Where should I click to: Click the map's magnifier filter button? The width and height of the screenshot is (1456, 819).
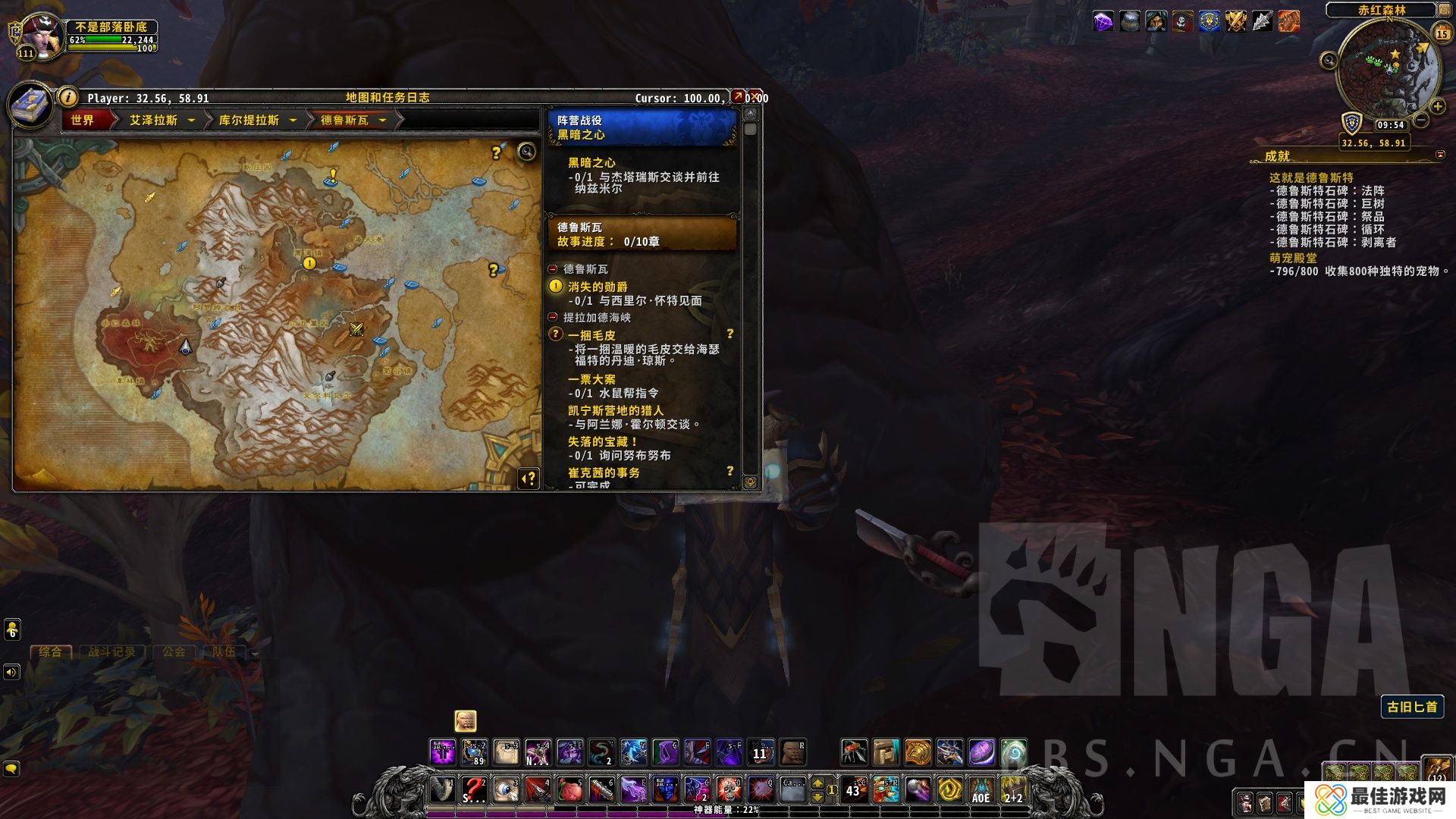(526, 152)
